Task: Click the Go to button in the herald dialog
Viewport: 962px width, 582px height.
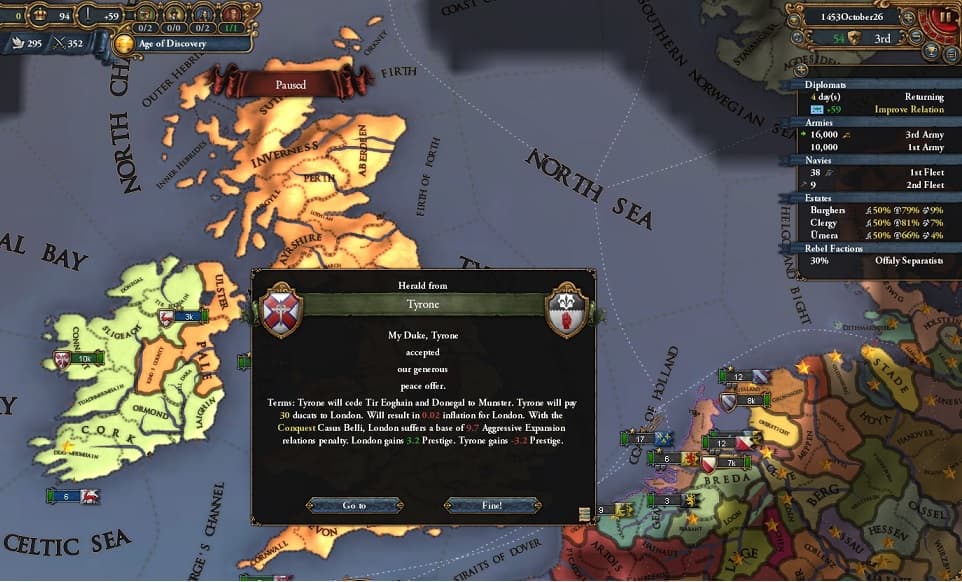Action: coord(355,505)
